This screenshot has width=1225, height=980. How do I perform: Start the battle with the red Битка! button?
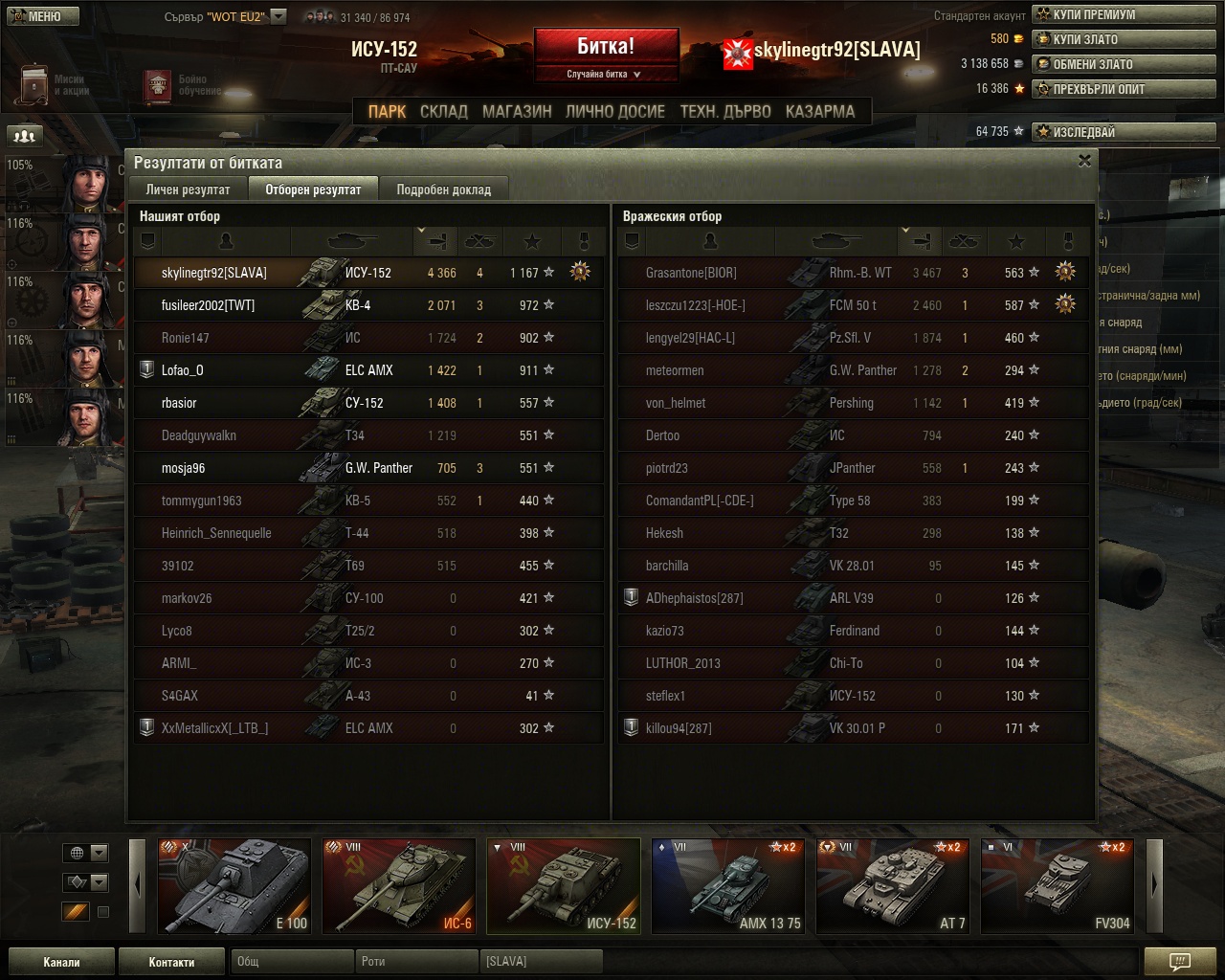pos(606,47)
